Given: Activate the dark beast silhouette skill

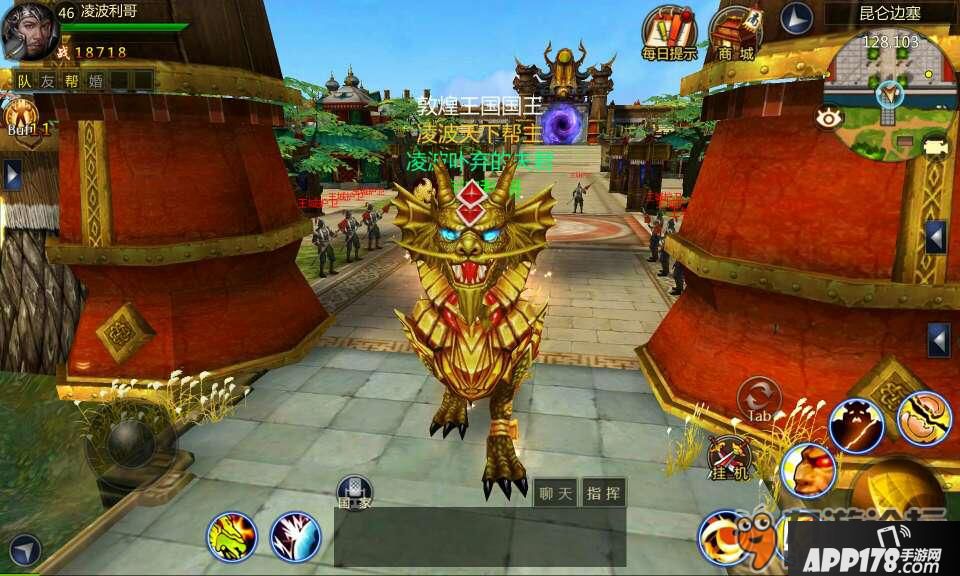Looking at the screenshot, I should (x=856, y=424).
